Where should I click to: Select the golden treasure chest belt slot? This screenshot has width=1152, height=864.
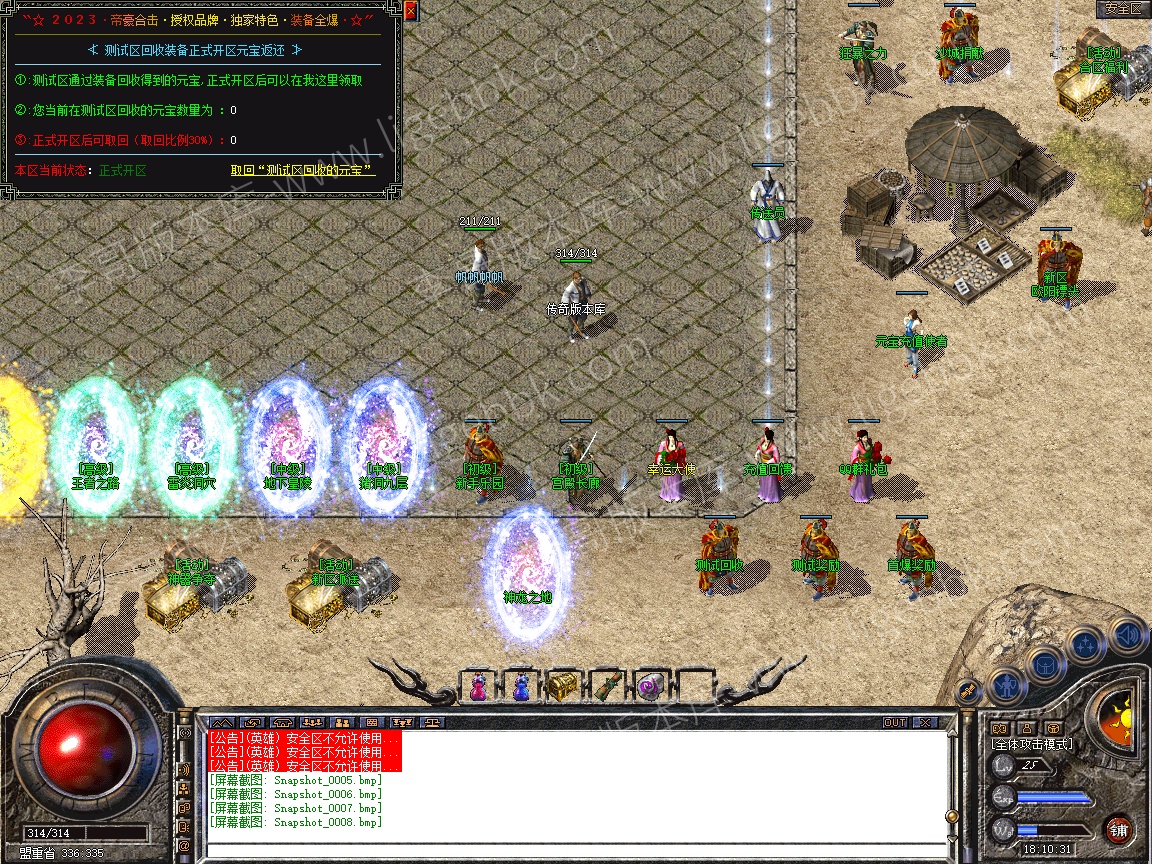(x=562, y=687)
